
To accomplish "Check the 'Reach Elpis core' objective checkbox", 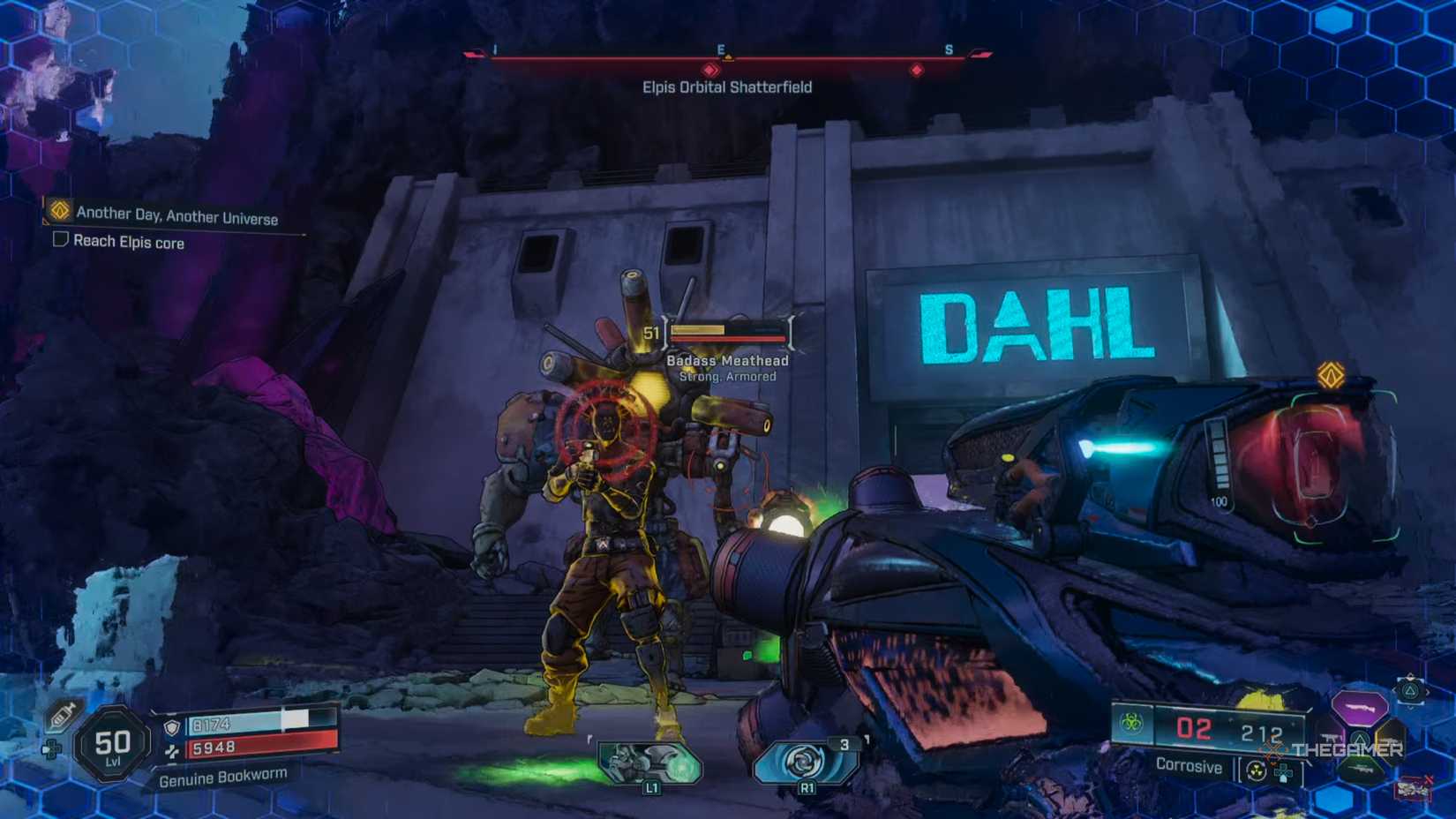I will (x=60, y=242).
